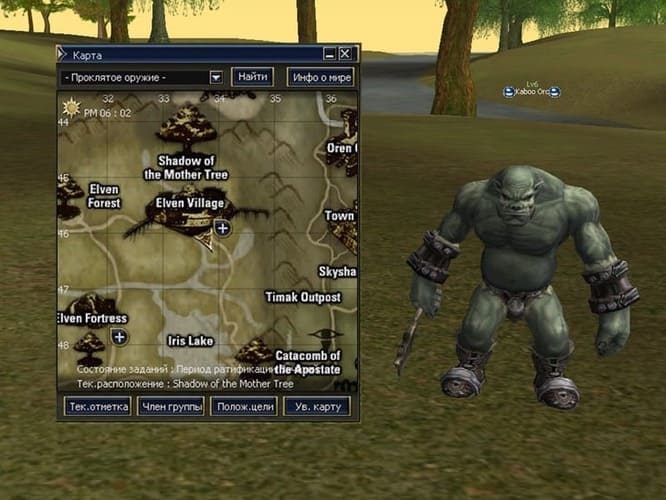The height and width of the screenshot is (500, 666).
Task: Enlarge the map with Ув. карту
Action: point(316,406)
